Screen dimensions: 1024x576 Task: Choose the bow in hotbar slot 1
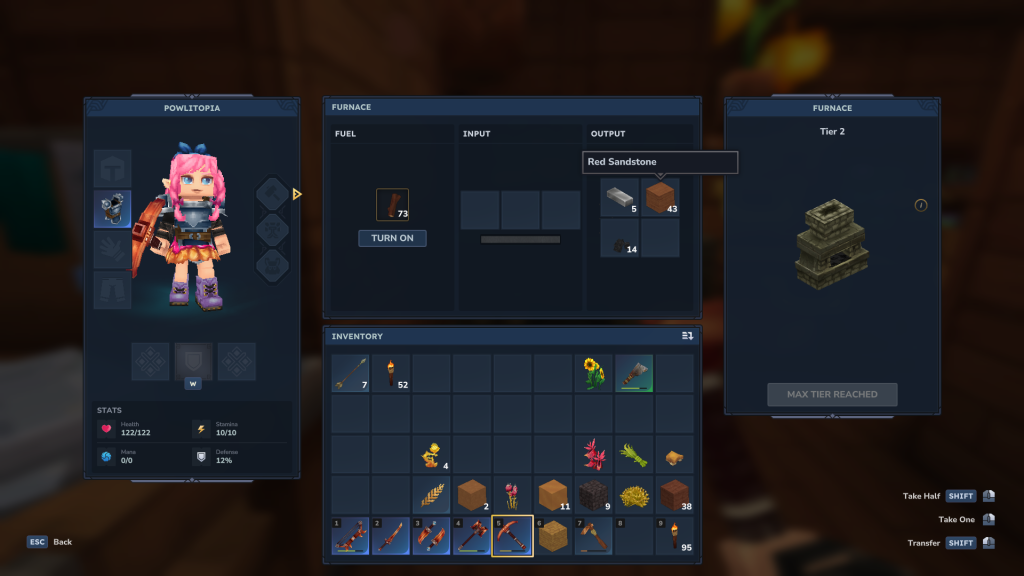(x=351, y=536)
